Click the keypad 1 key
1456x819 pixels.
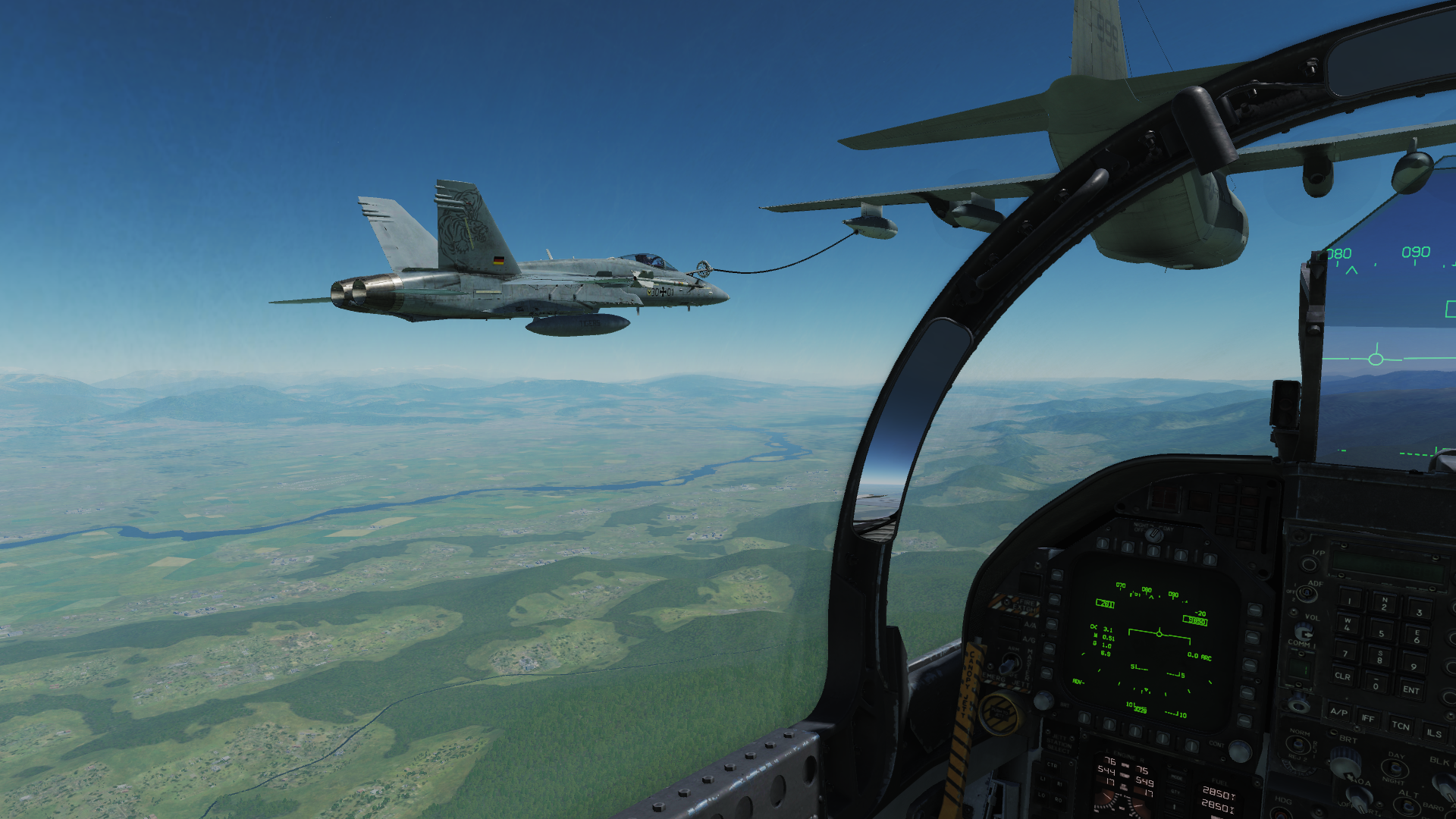tap(1349, 601)
